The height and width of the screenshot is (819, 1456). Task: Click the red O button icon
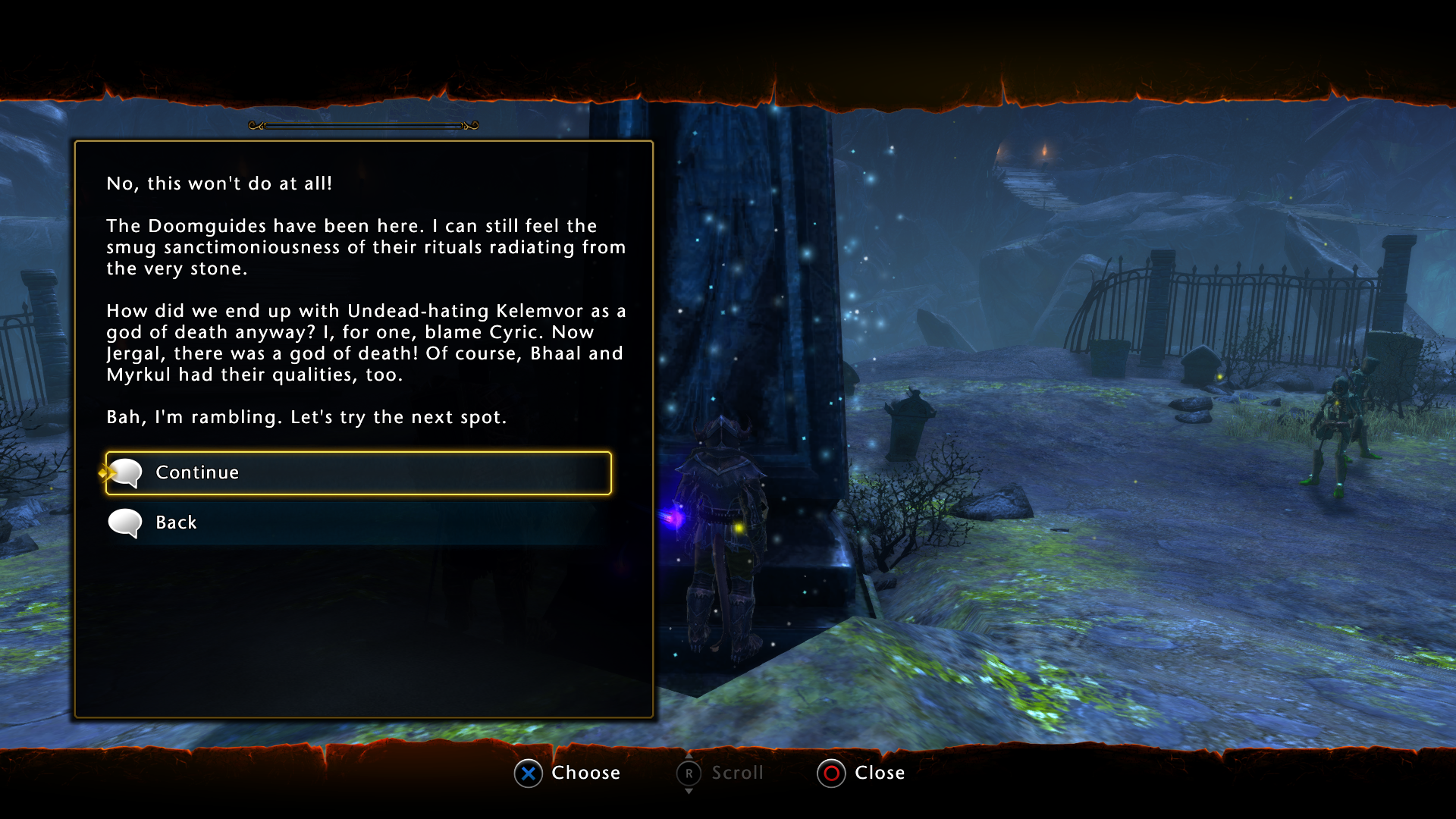(x=830, y=773)
